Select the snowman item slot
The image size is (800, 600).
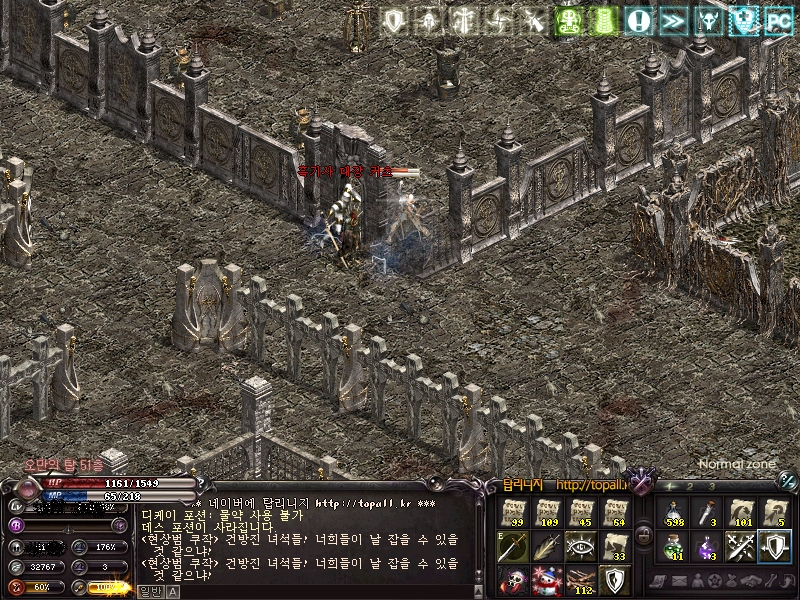coord(547,580)
